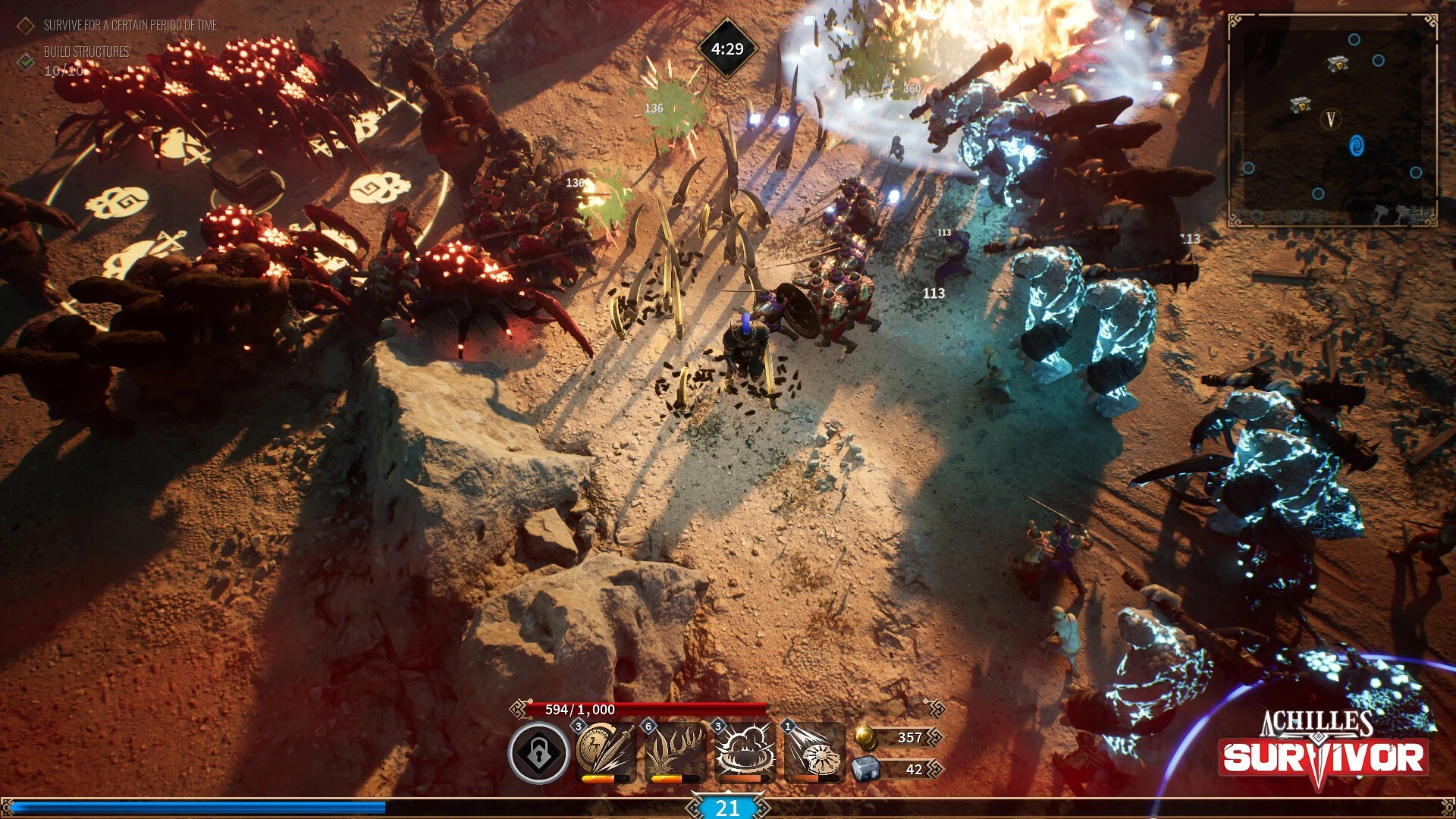Open the Build Structures objective
Screen dimensions: 1456x819
point(86,52)
